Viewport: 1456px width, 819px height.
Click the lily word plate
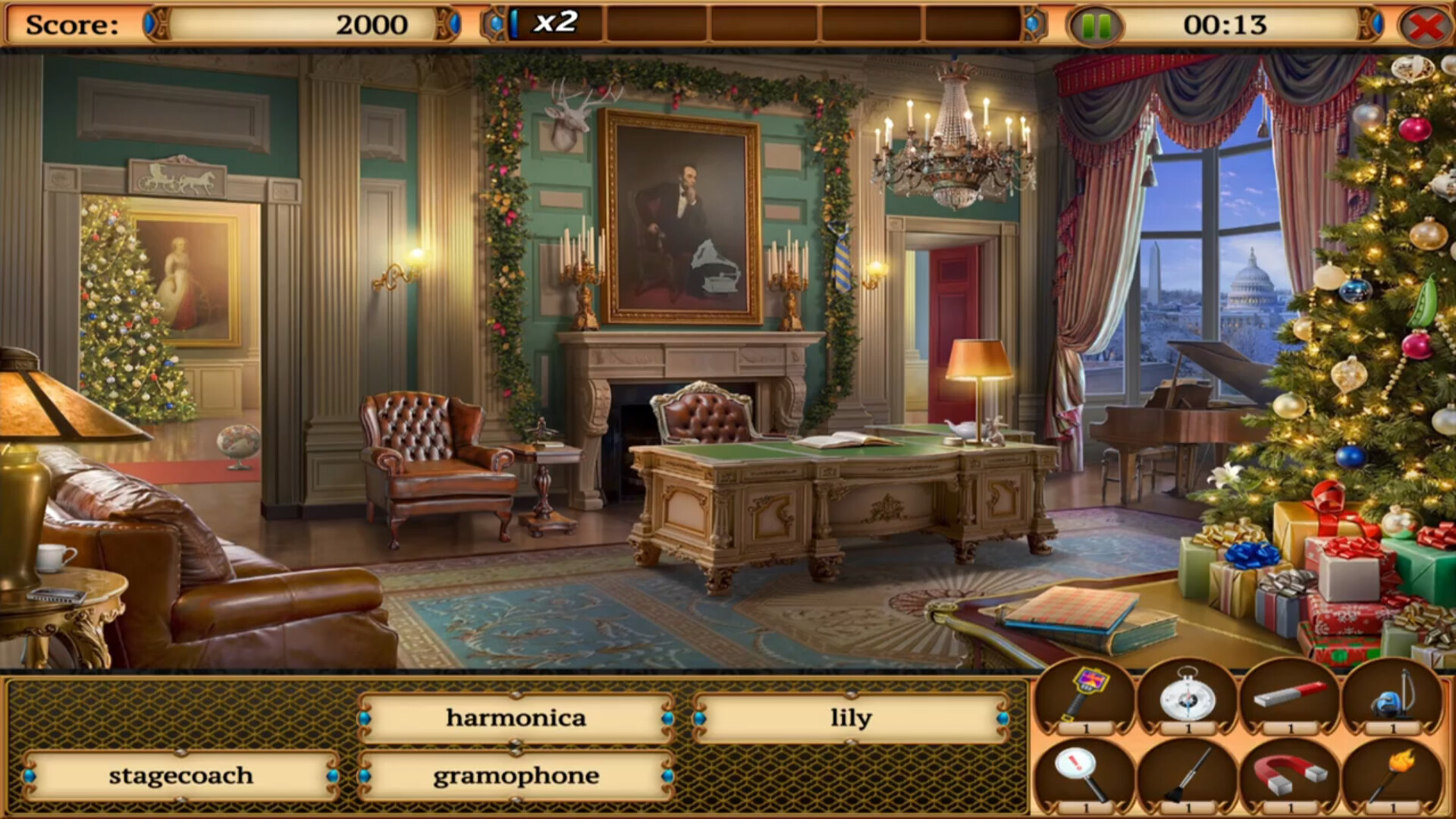[x=849, y=717]
